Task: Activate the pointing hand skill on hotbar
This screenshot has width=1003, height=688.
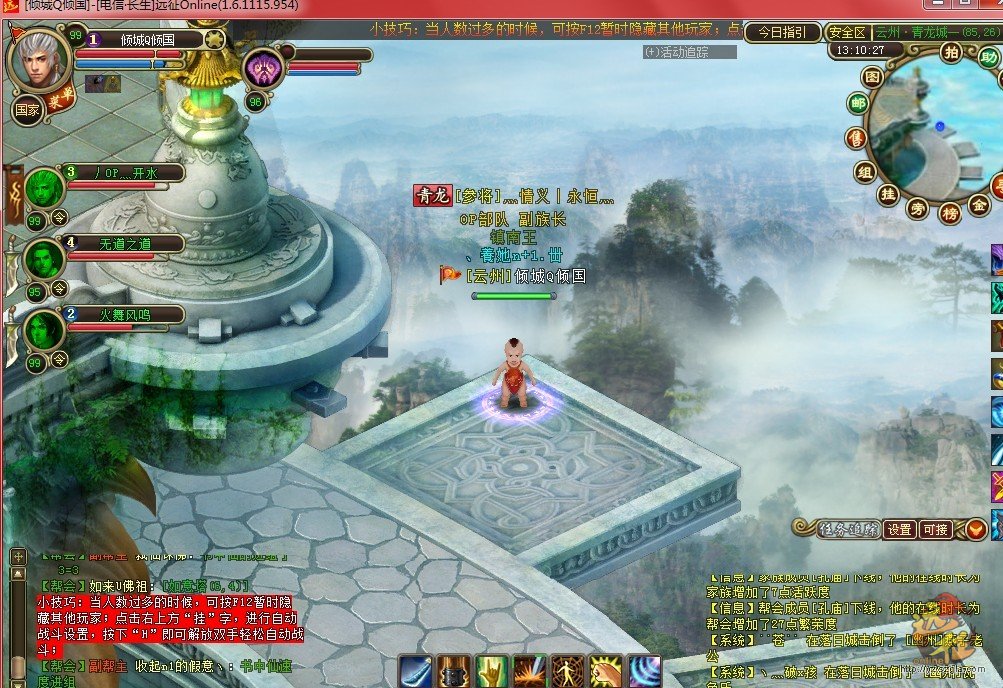Action: [x=490, y=671]
